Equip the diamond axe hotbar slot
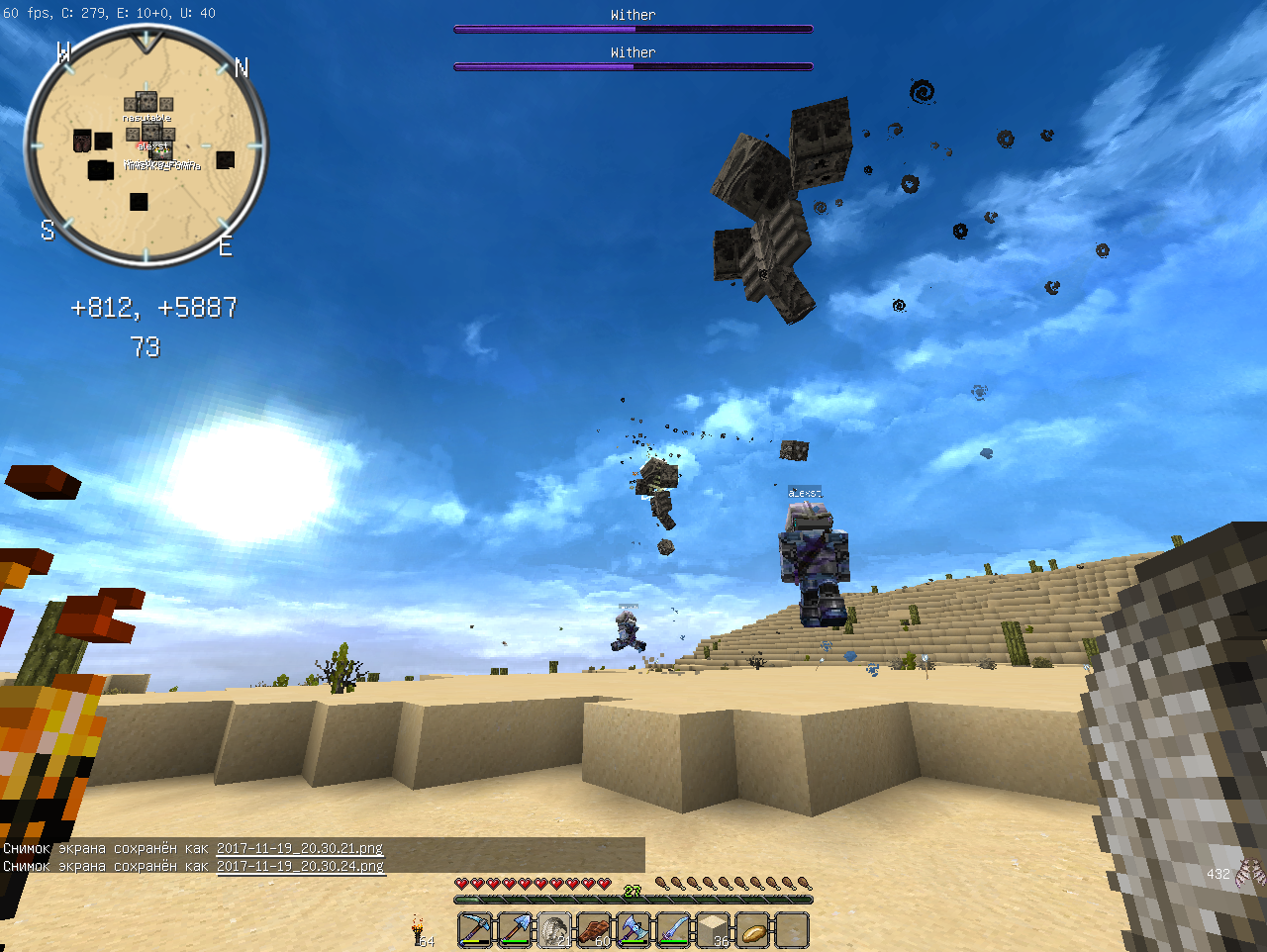Image resolution: width=1267 pixels, height=952 pixels. tap(633, 930)
